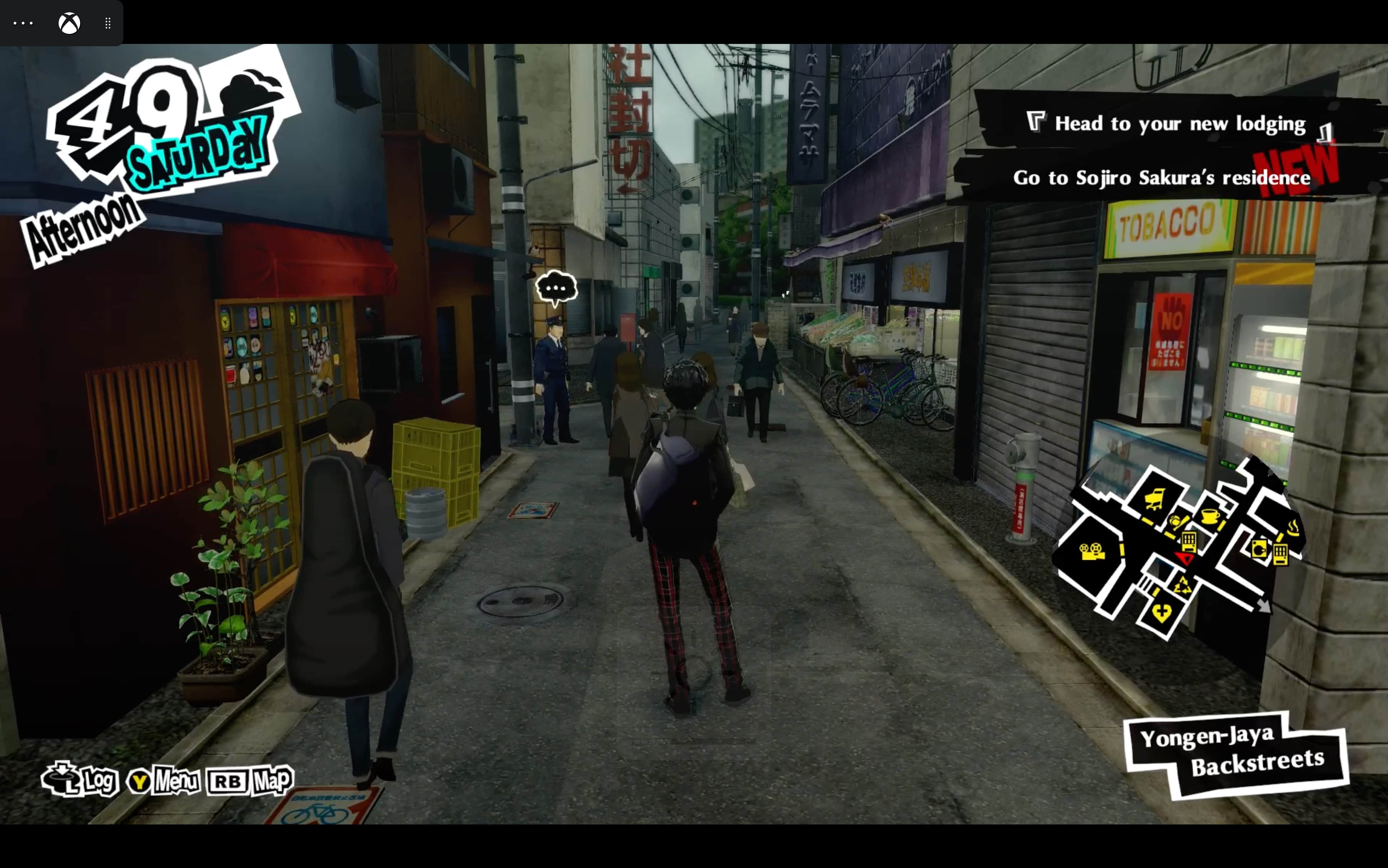The height and width of the screenshot is (868, 1388).
Task: Click the speech bubble above the police officer
Action: click(556, 288)
